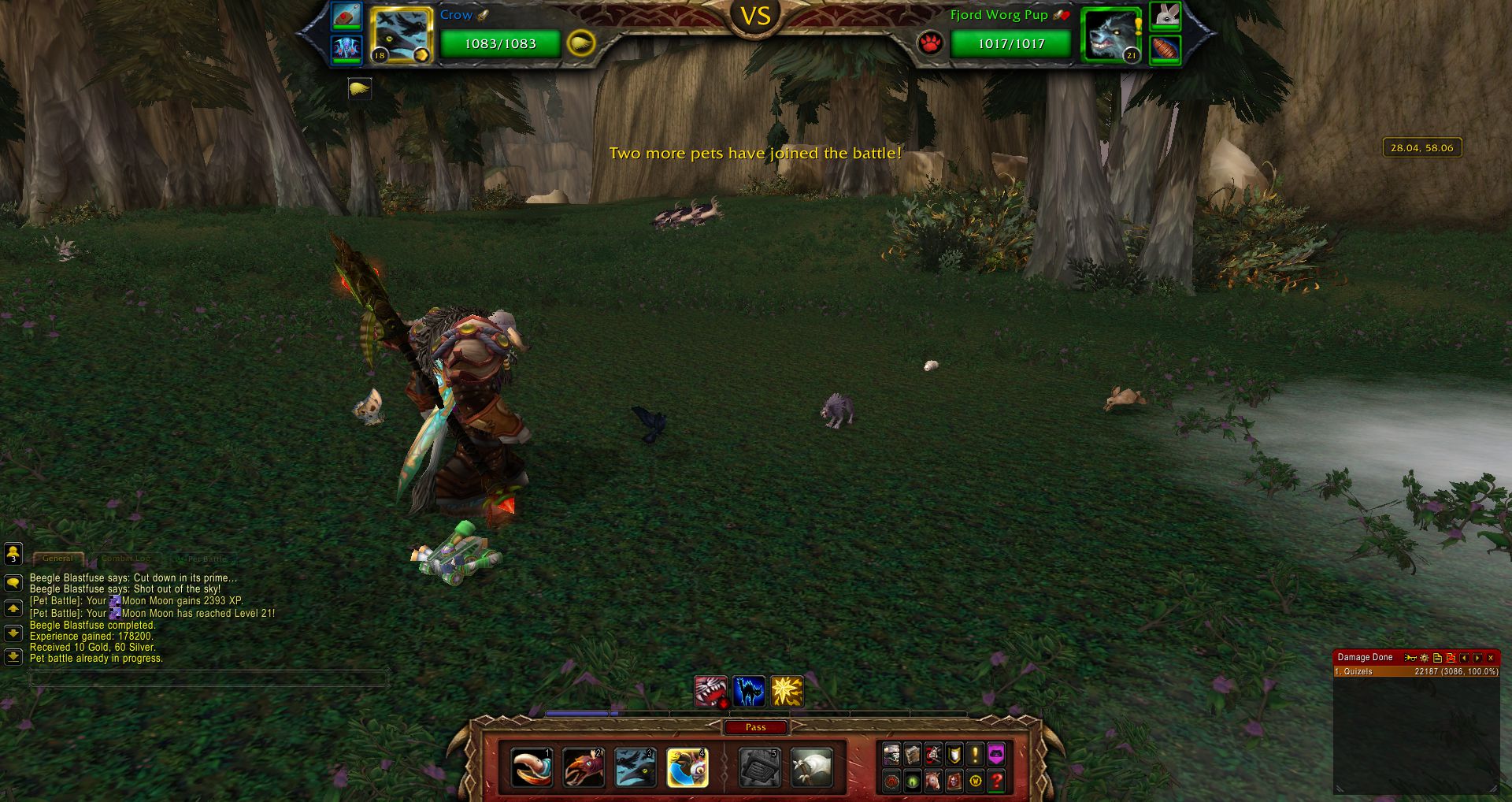This screenshot has height=802, width=1512.
Task: Open the Combat Log tab
Action: (x=126, y=559)
